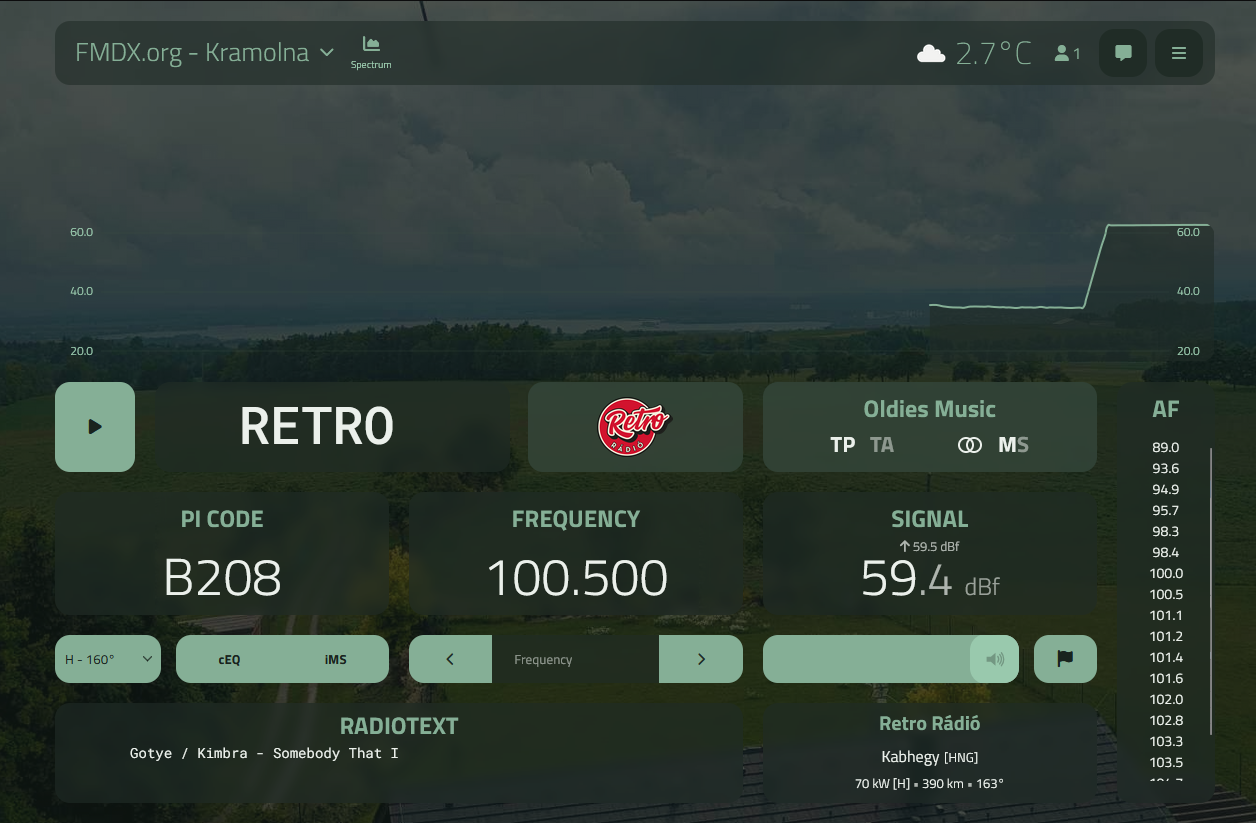Click the Retro Rádió logo
The image size is (1256, 823).
[x=635, y=427]
